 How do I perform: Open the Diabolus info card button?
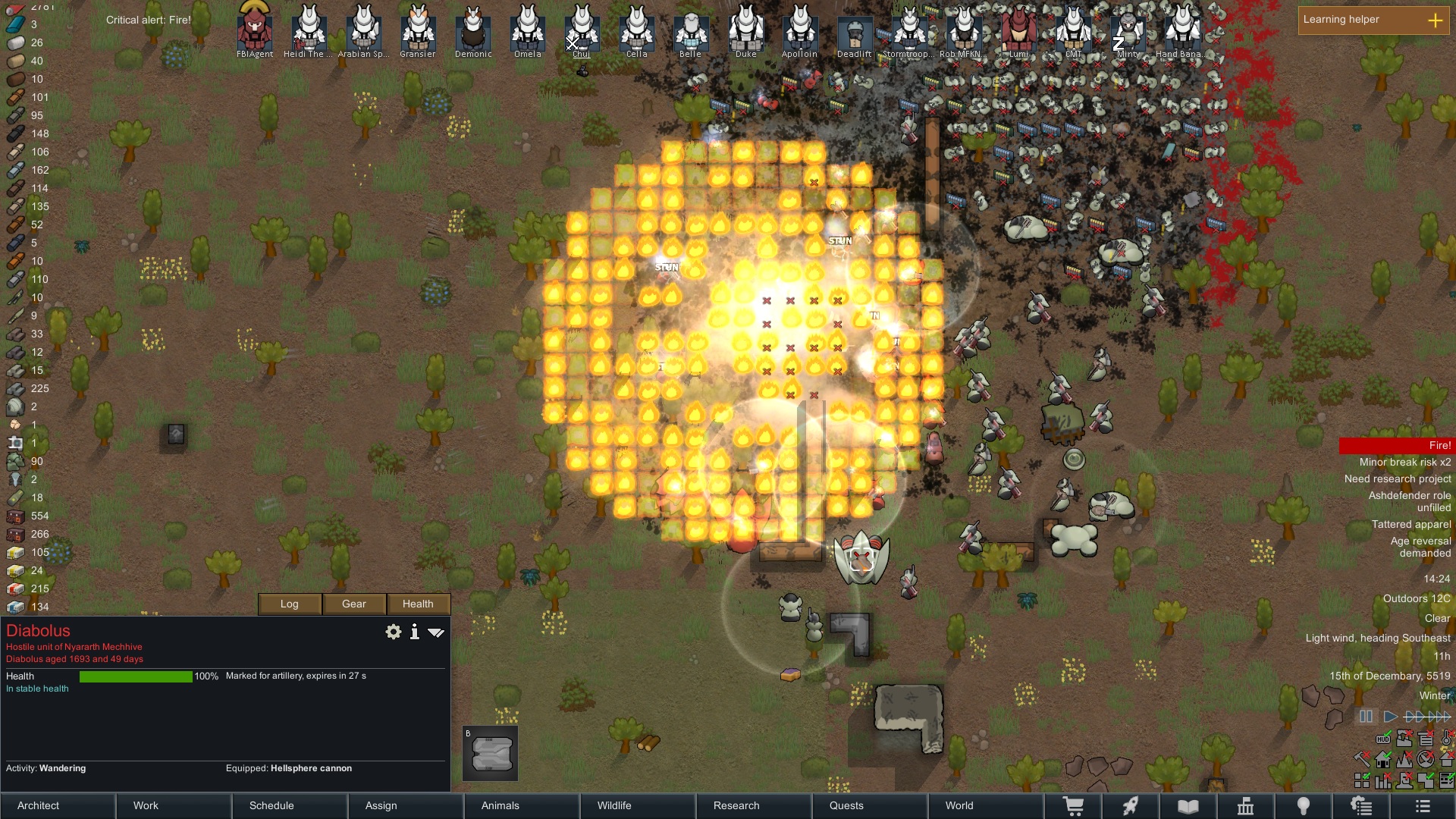[x=414, y=632]
